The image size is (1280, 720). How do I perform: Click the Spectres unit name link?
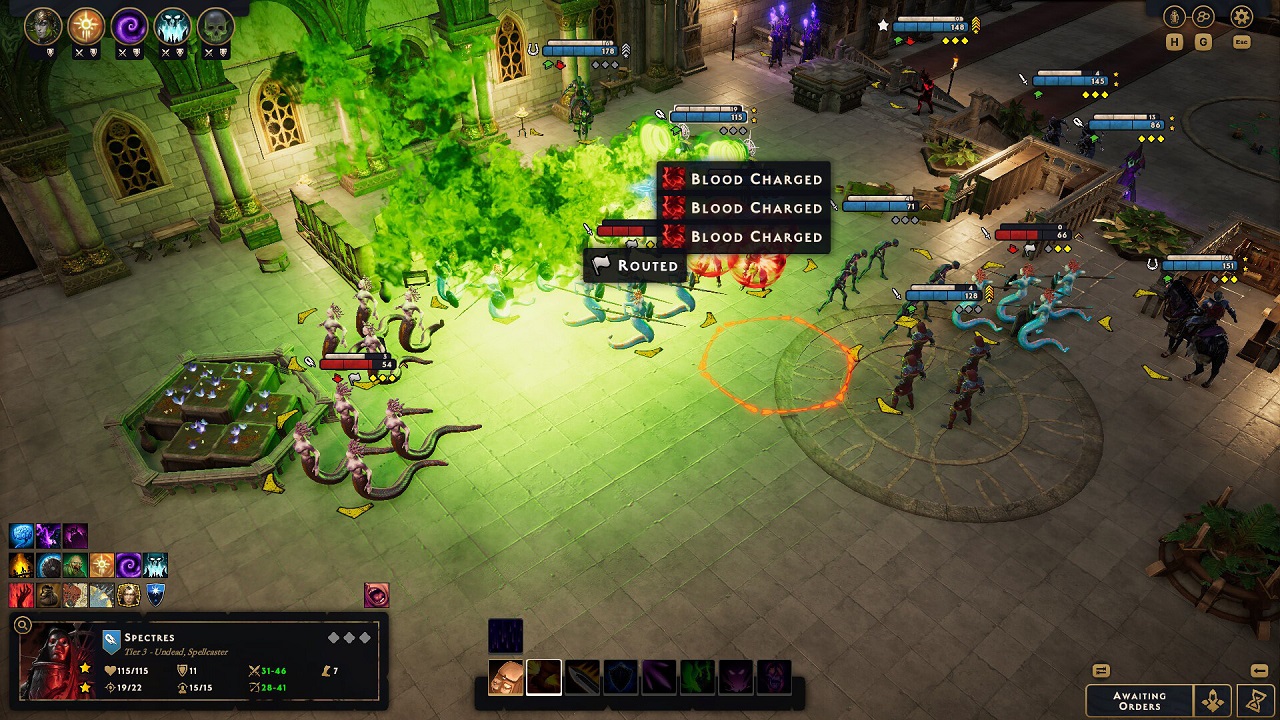pyautogui.click(x=148, y=638)
